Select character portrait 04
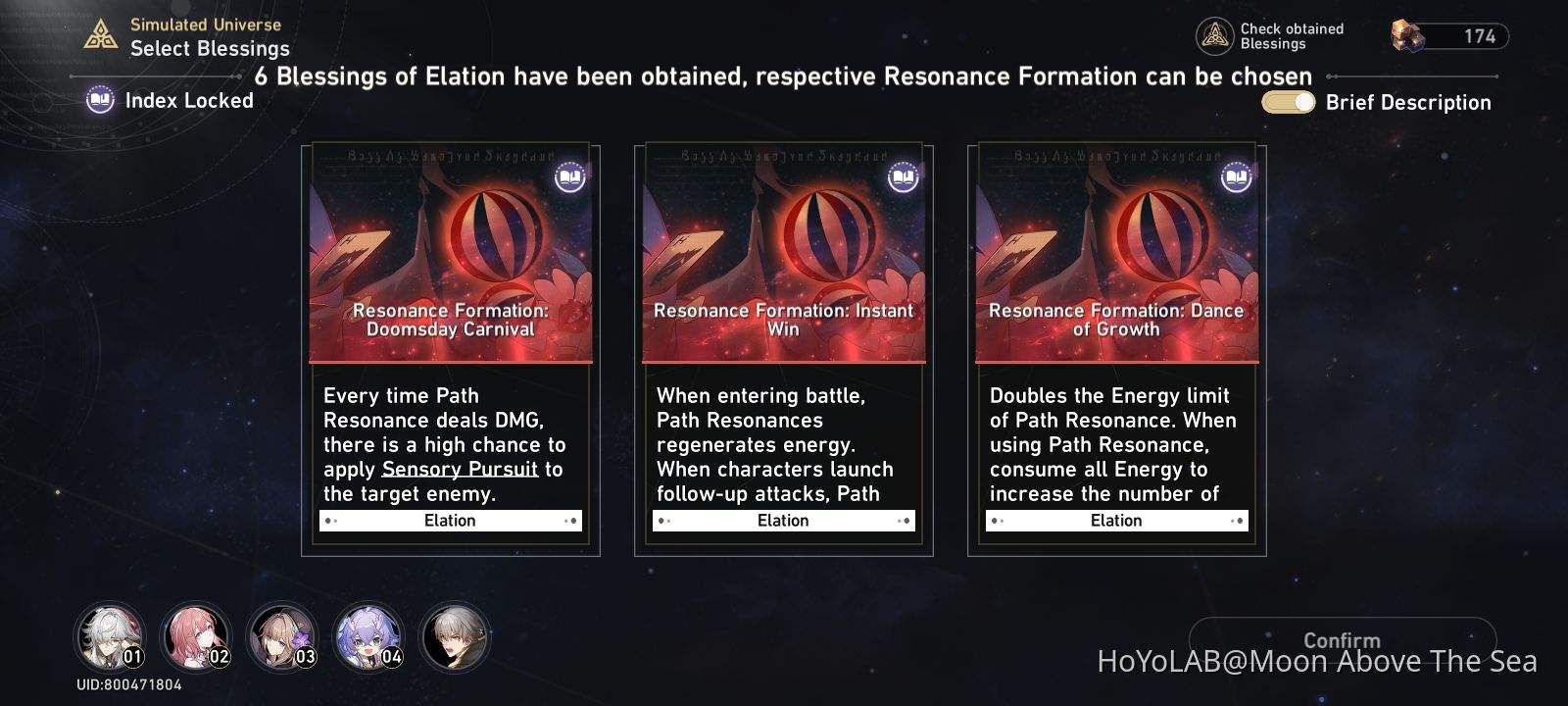This screenshot has height=706, width=1568. click(x=367, y=636)
